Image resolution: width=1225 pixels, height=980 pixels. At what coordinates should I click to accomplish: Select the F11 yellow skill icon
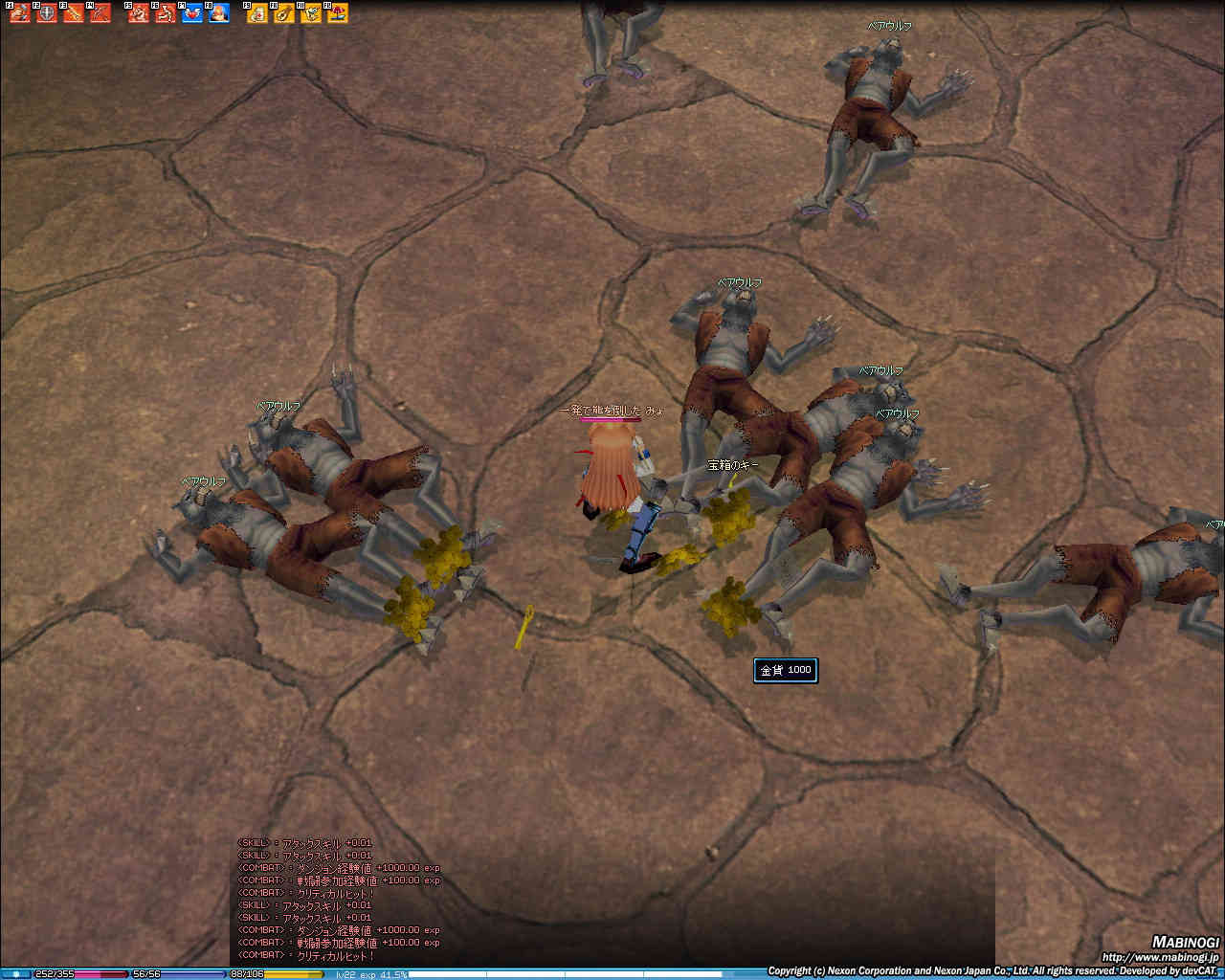(311, 13)
